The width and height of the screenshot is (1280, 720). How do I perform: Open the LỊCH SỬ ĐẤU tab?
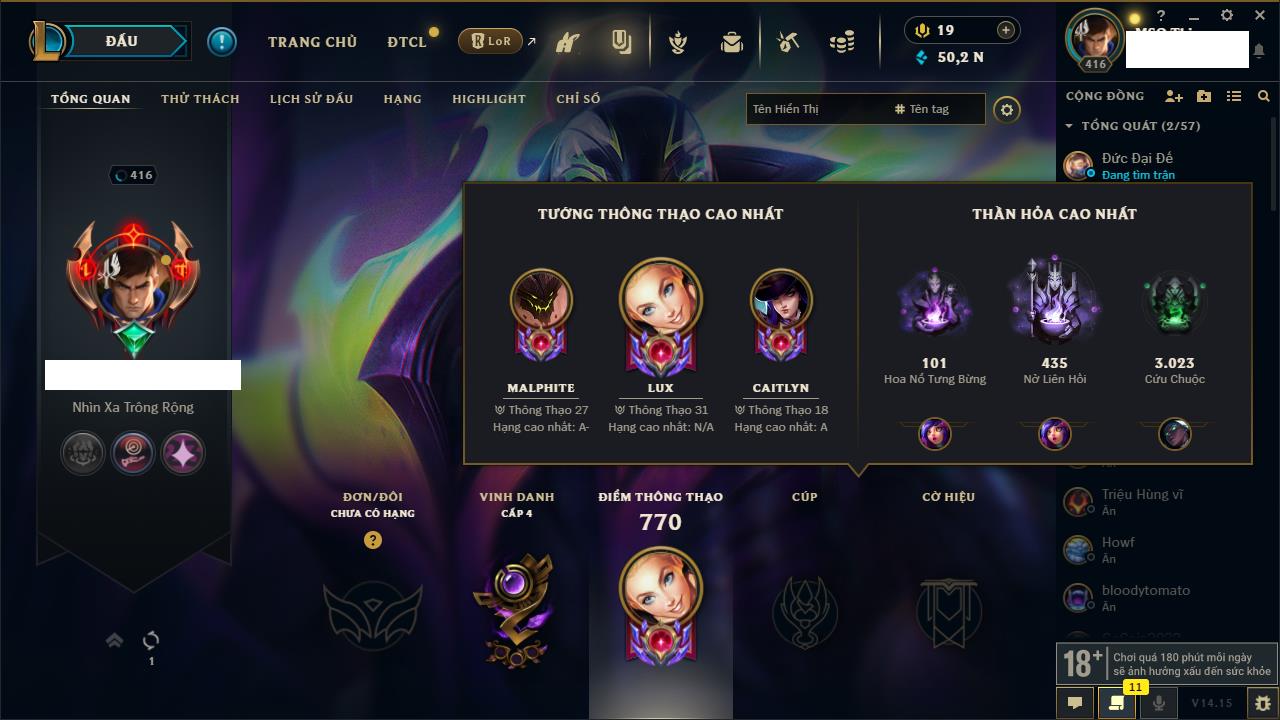coord(311,99)
